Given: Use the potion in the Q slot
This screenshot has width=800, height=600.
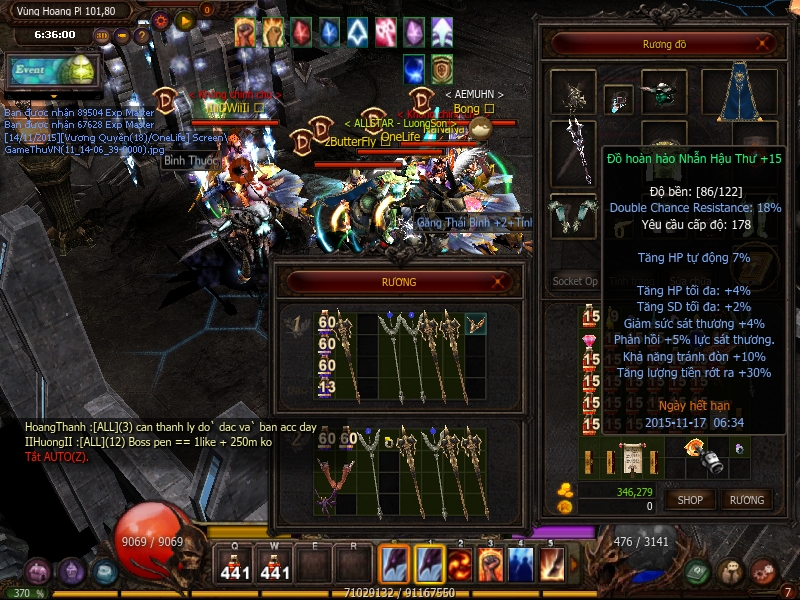Looking at the screenshot, I should pyautogui.click(x=235, y=564).
